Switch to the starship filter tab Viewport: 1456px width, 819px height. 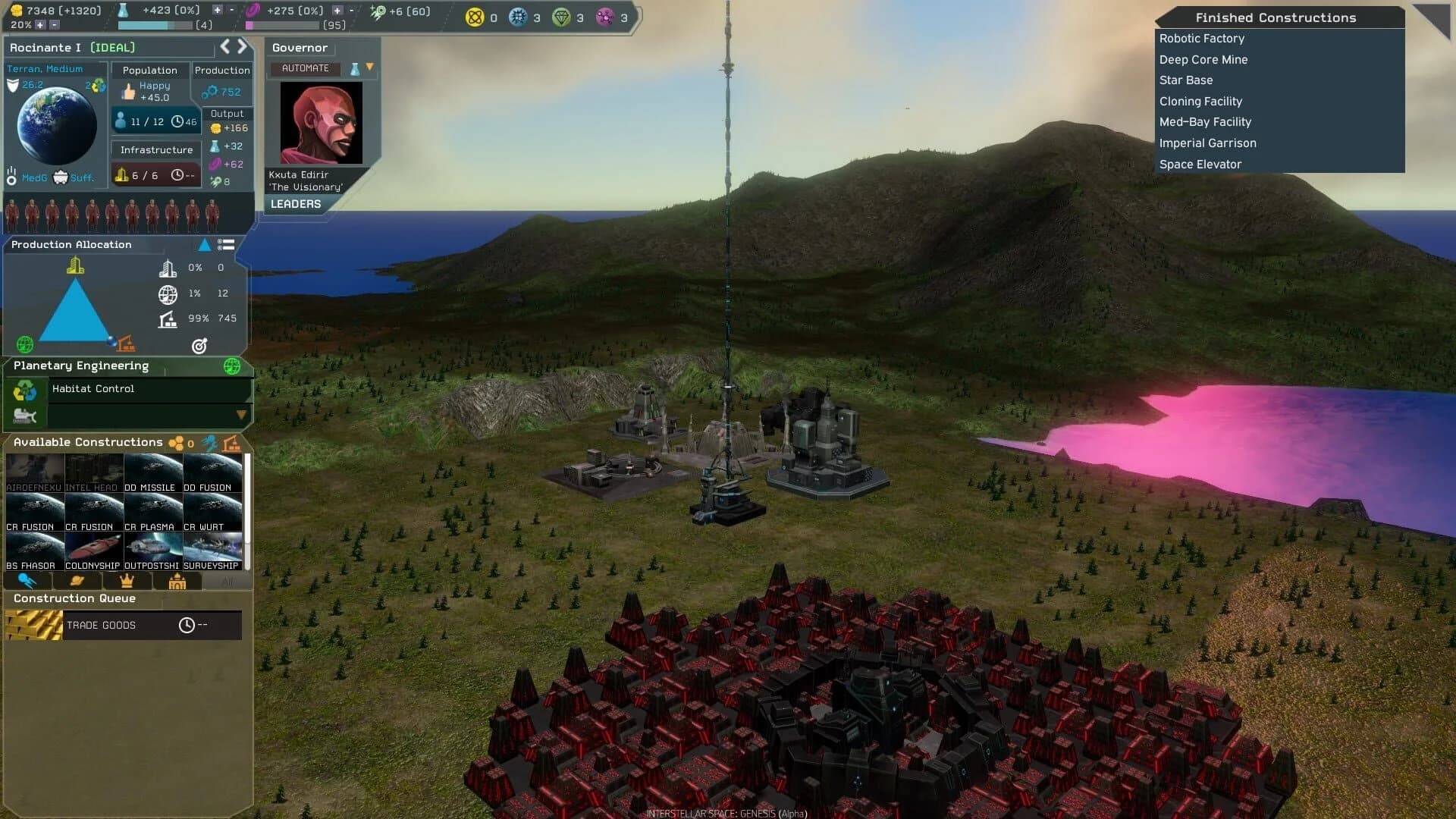(x=27, y=581)
